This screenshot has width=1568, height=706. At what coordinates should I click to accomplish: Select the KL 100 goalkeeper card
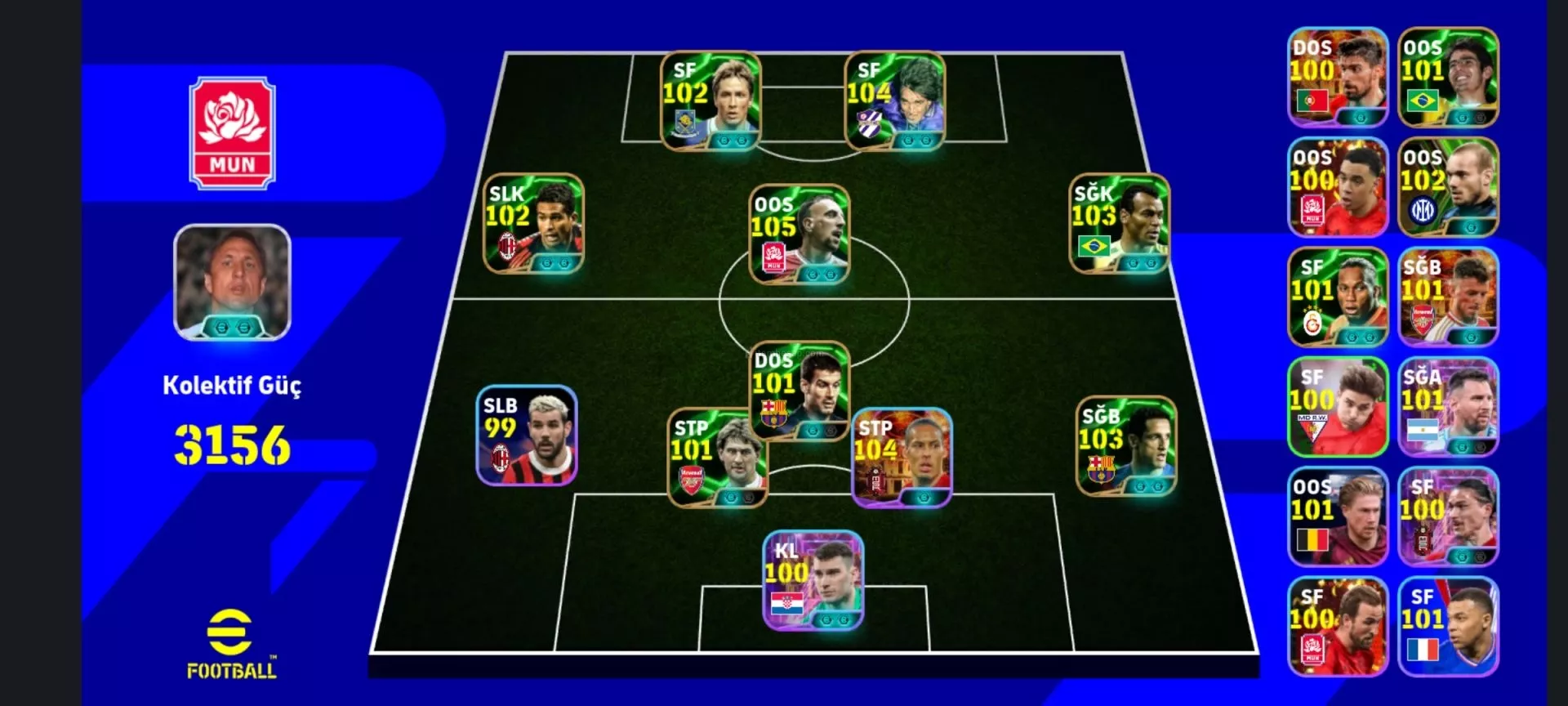tap(813, 580)
